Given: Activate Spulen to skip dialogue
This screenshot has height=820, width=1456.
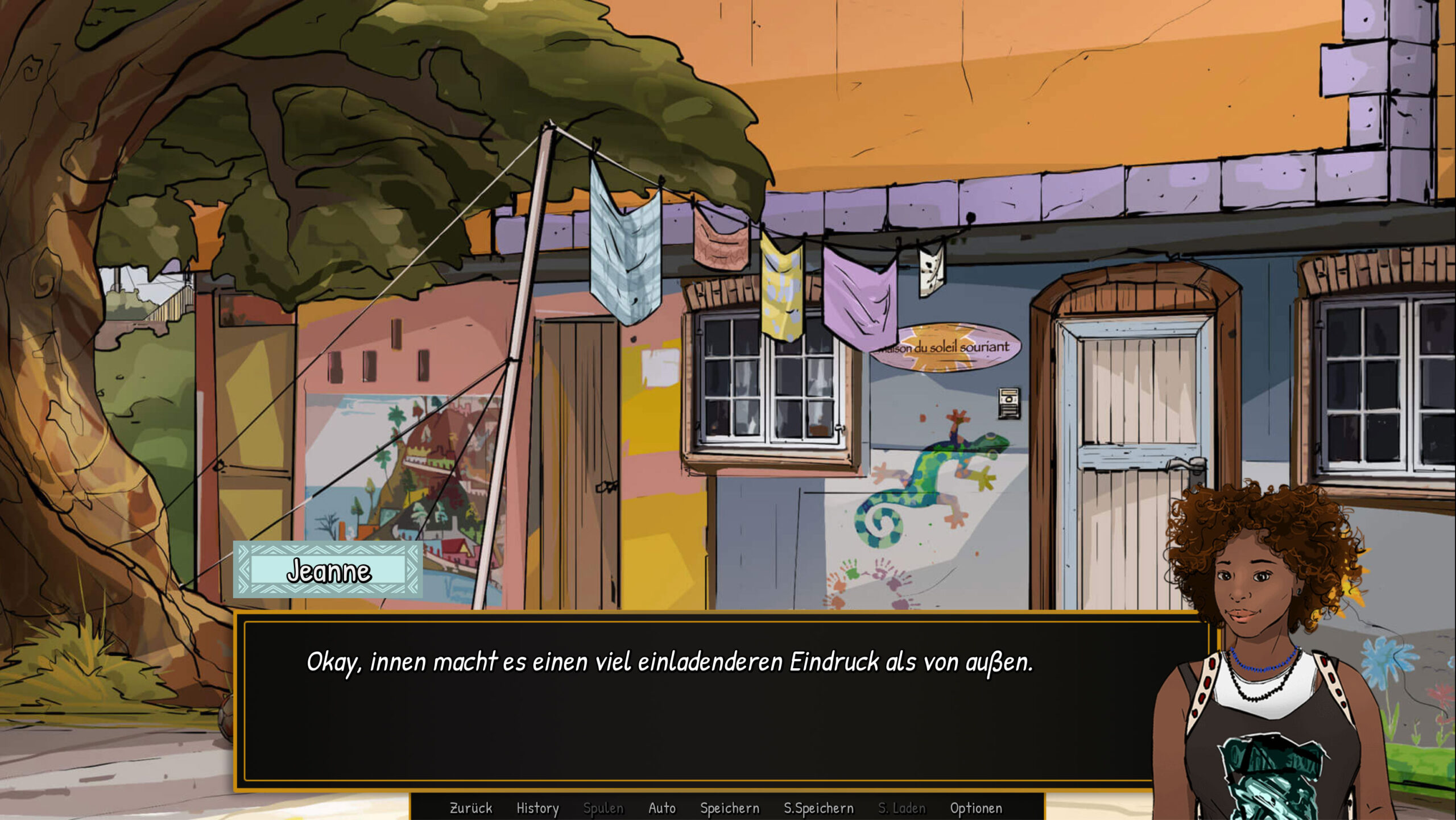Looking at the screenshot, I should 603,808.
